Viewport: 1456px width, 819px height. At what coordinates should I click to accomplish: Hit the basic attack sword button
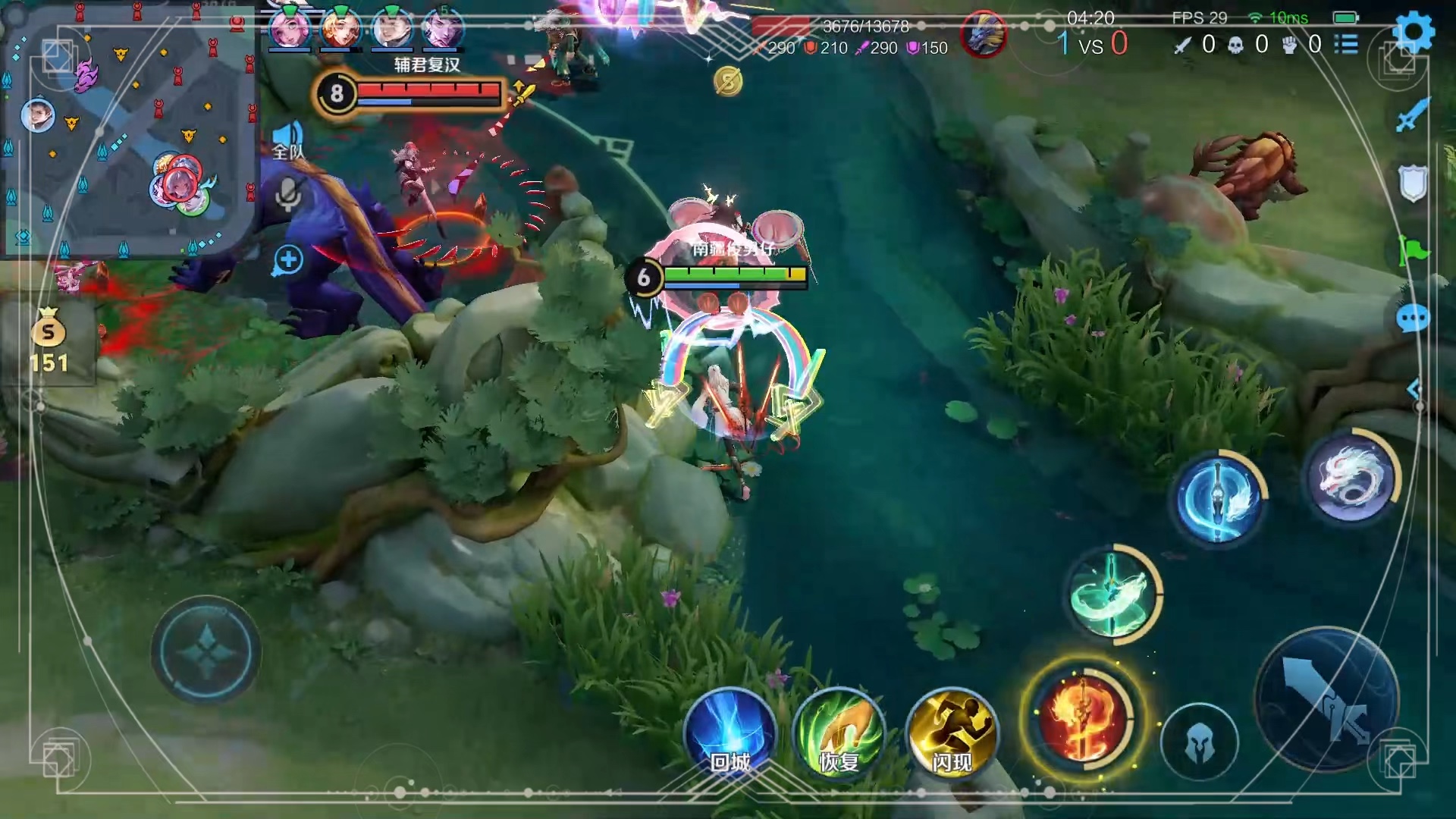coord(1327,699)
